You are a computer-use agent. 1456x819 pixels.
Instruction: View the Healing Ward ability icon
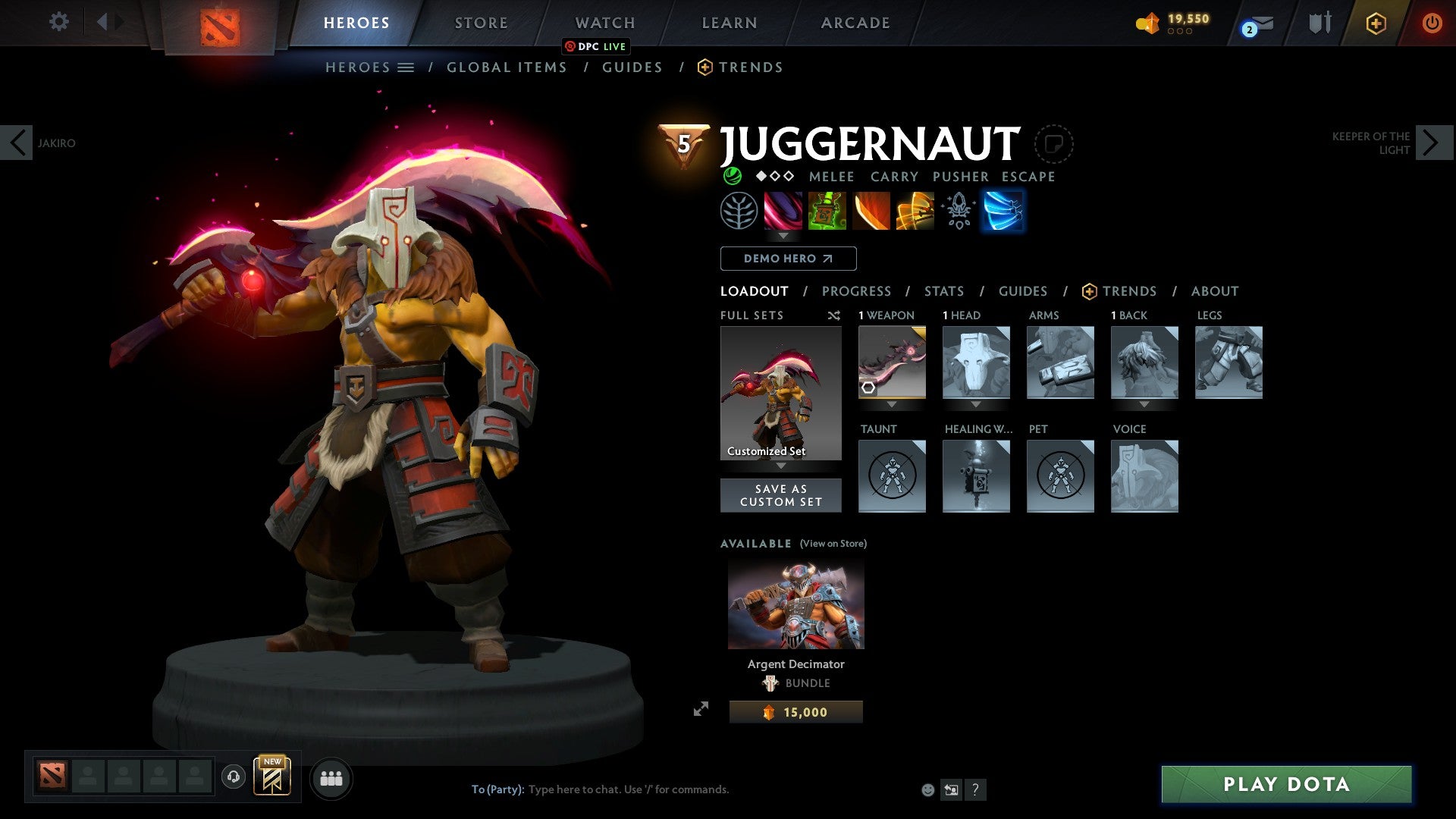pos(827,211)
